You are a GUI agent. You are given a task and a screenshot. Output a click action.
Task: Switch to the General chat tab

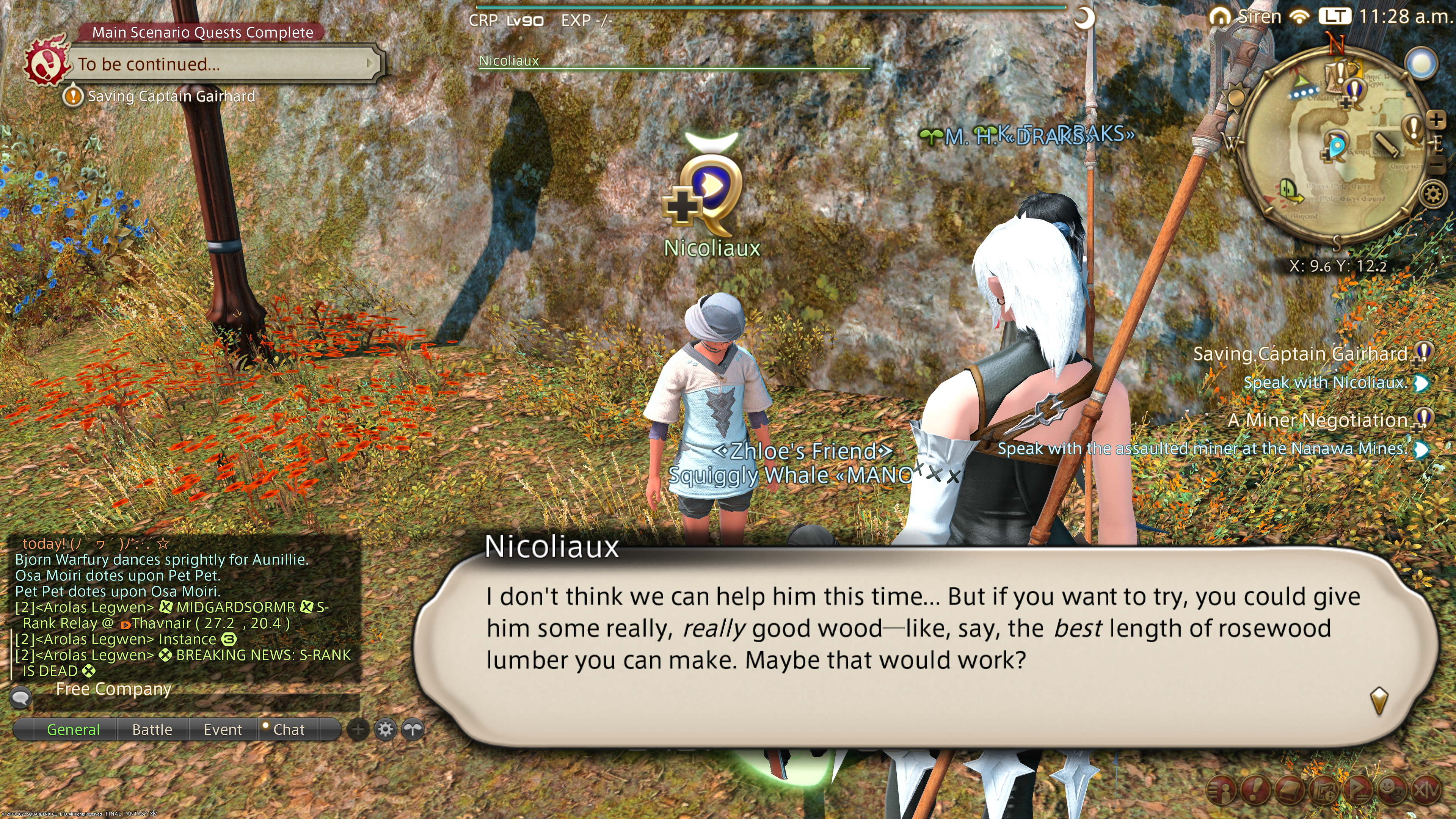(73, 729)
